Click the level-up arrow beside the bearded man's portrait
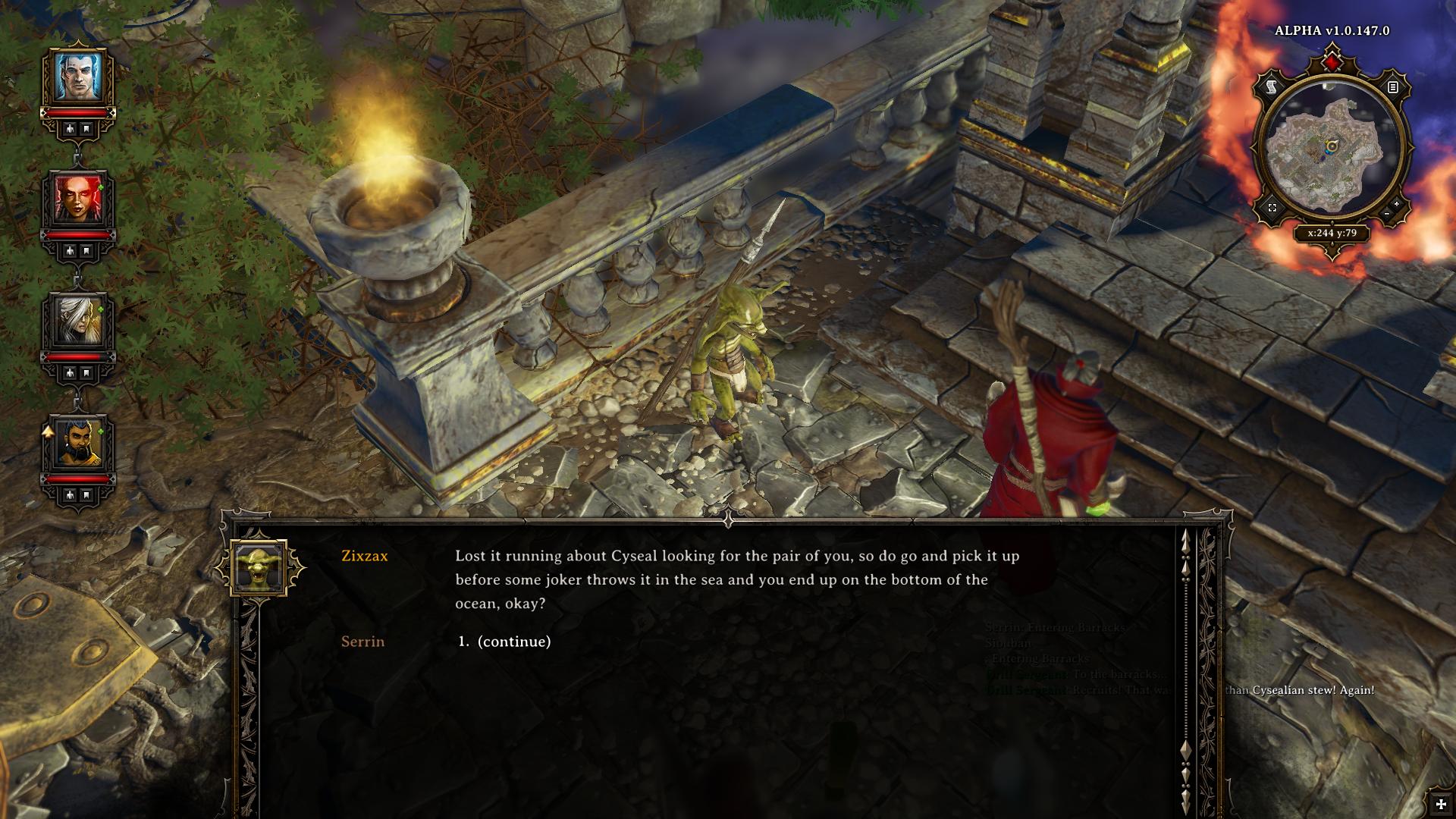The height and width of the screenshot is (819, 1456). pos(48,432)
